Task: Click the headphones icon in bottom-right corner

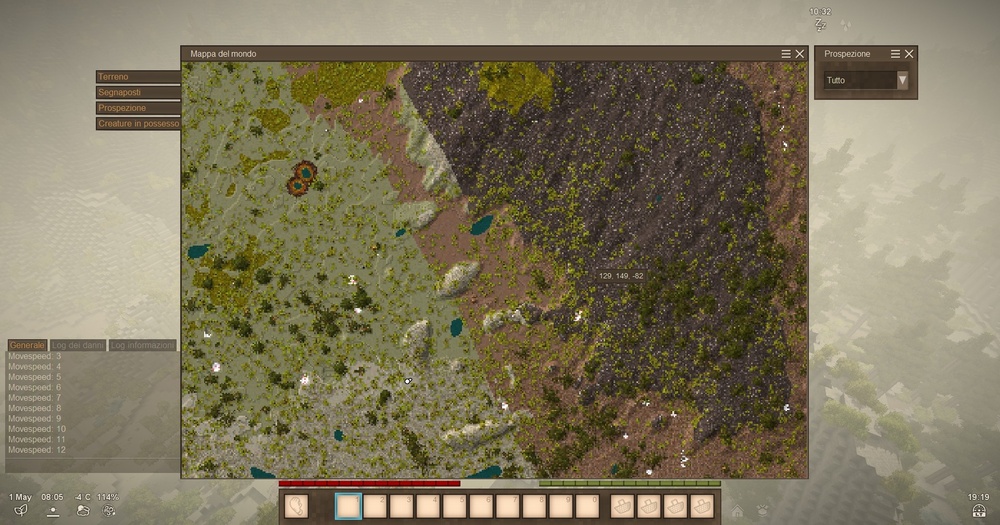Action: coord(979,510)
